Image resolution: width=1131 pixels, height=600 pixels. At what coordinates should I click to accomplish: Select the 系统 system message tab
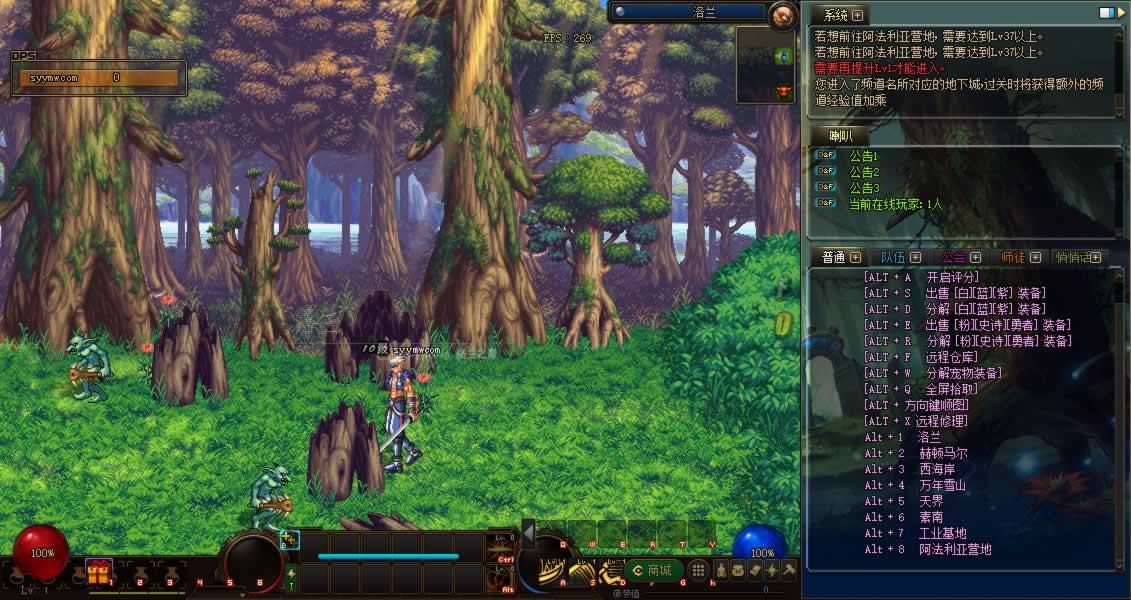pyautogui.click(x=835, y=15)
